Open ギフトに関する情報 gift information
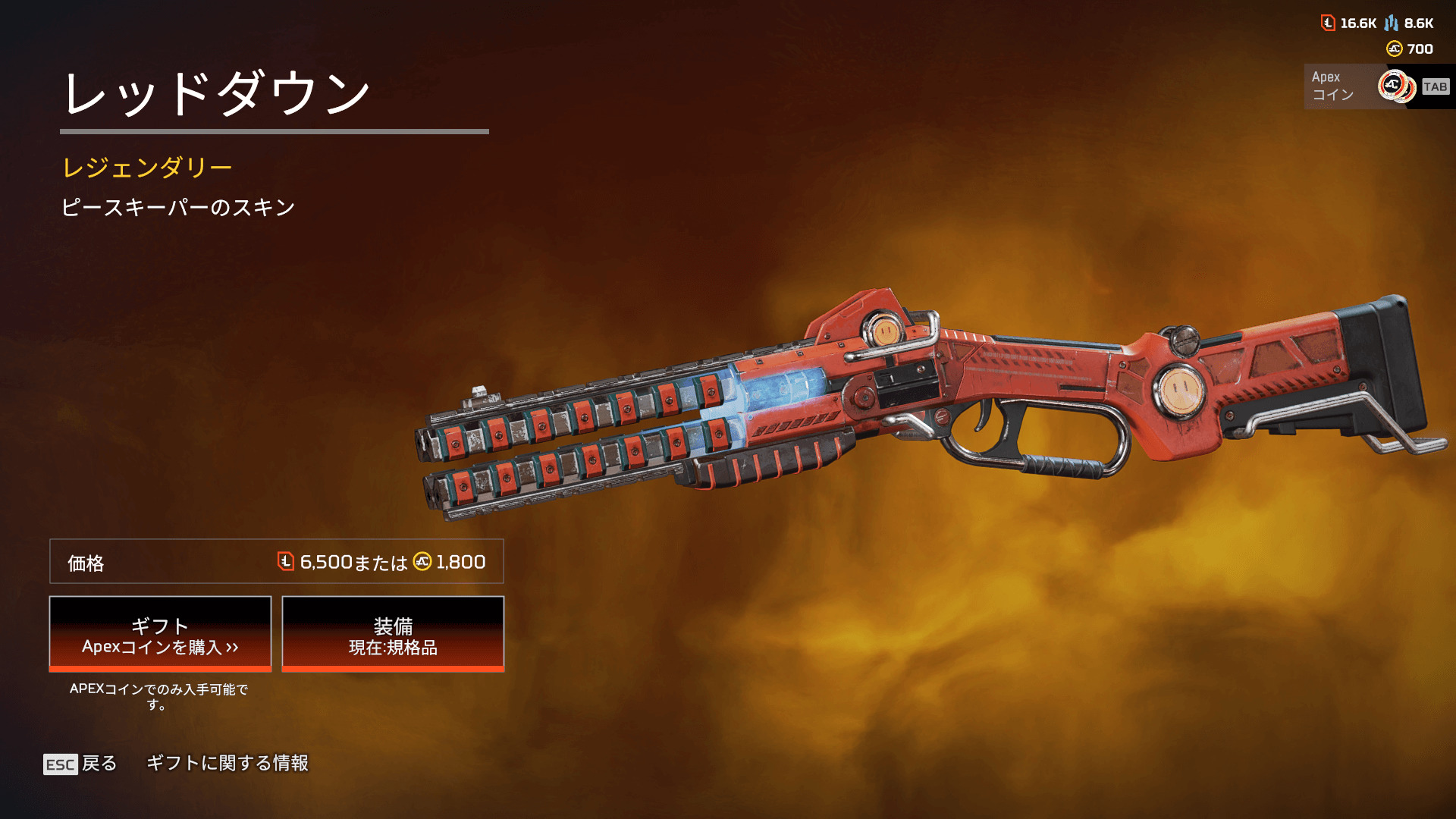Viewport: 1456px width, 819px height. click(227, 763)
